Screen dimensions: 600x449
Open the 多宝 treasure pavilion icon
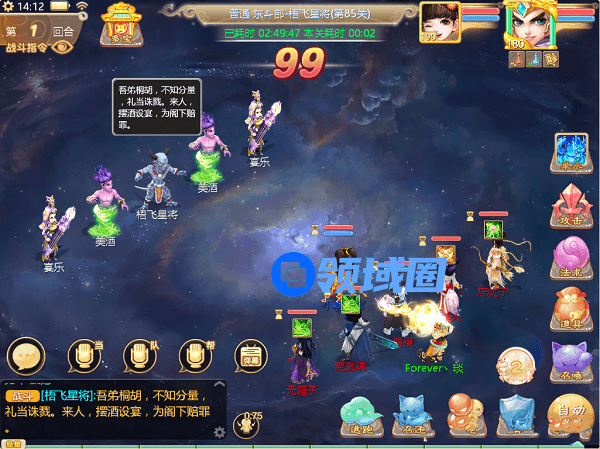pyautogui.click(x=119, y=24)
